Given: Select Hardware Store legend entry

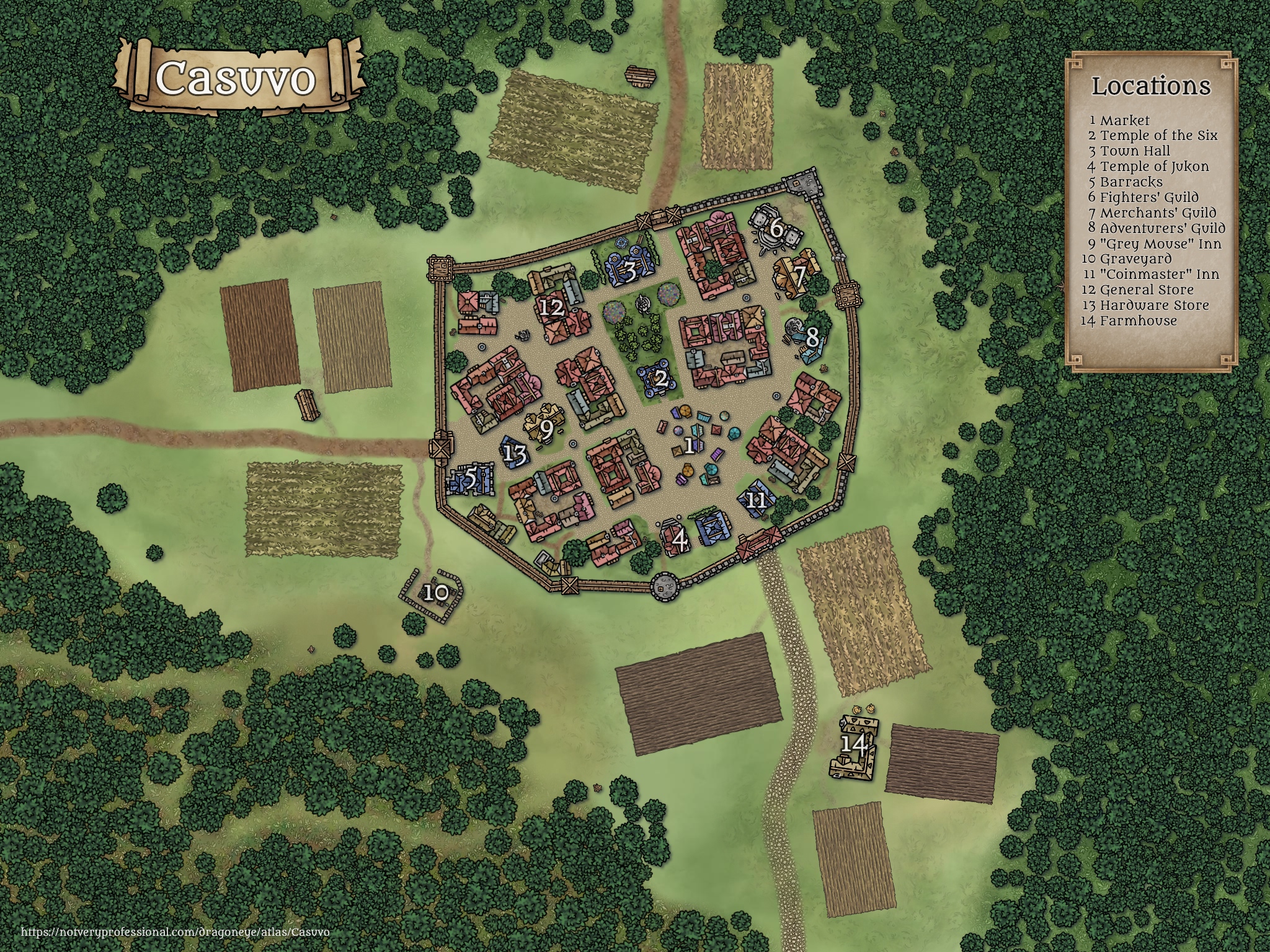Looking at the screenshot, I should pos(1154,306).
